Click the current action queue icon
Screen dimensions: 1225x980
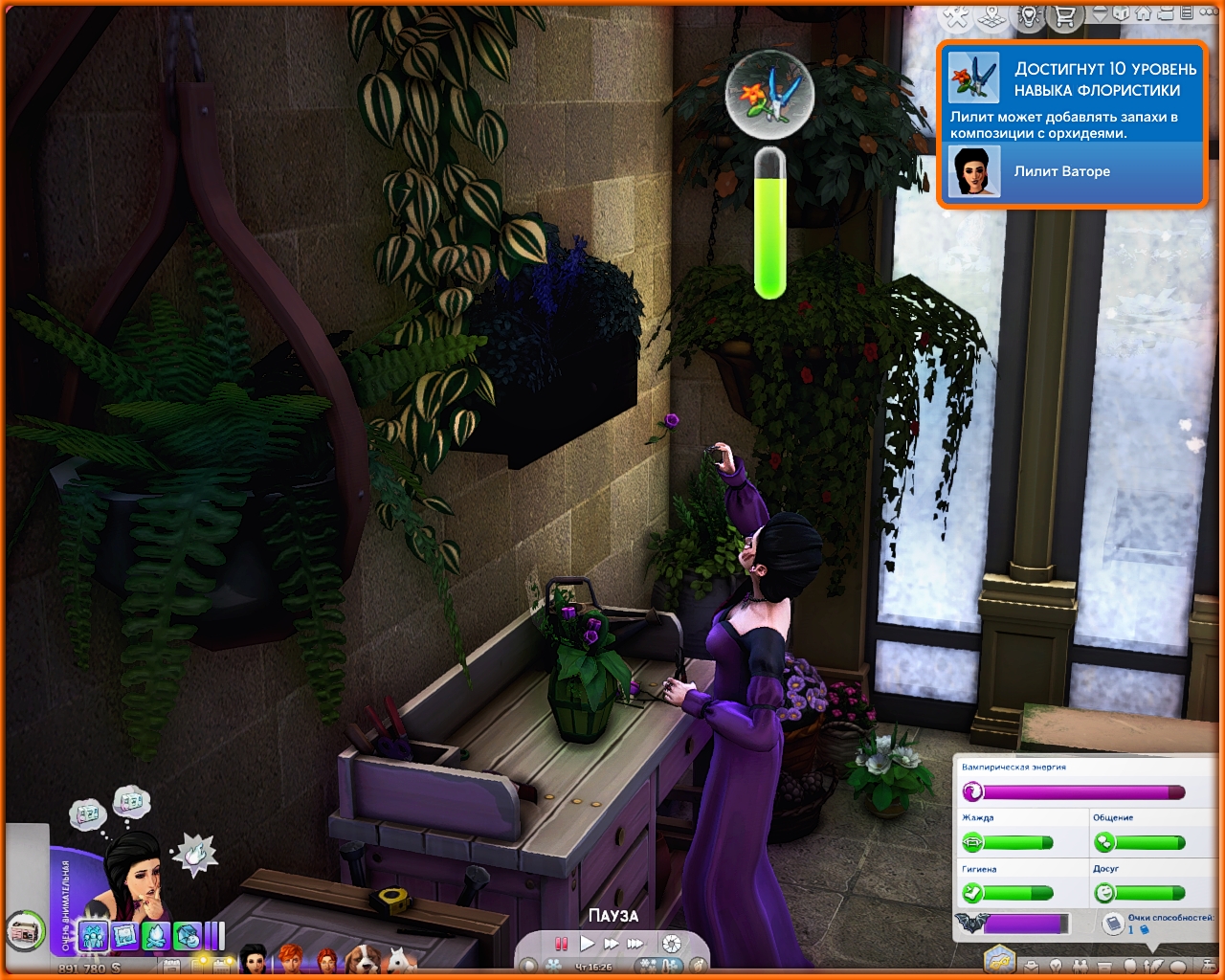pyautogui.click(x=23, y=929)
